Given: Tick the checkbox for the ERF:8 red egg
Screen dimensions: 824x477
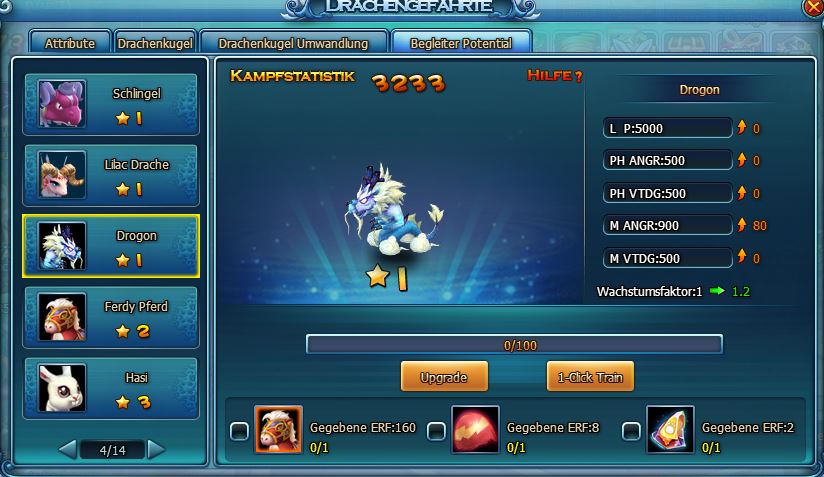Looking at the screenshot, I should pos(436,431).
